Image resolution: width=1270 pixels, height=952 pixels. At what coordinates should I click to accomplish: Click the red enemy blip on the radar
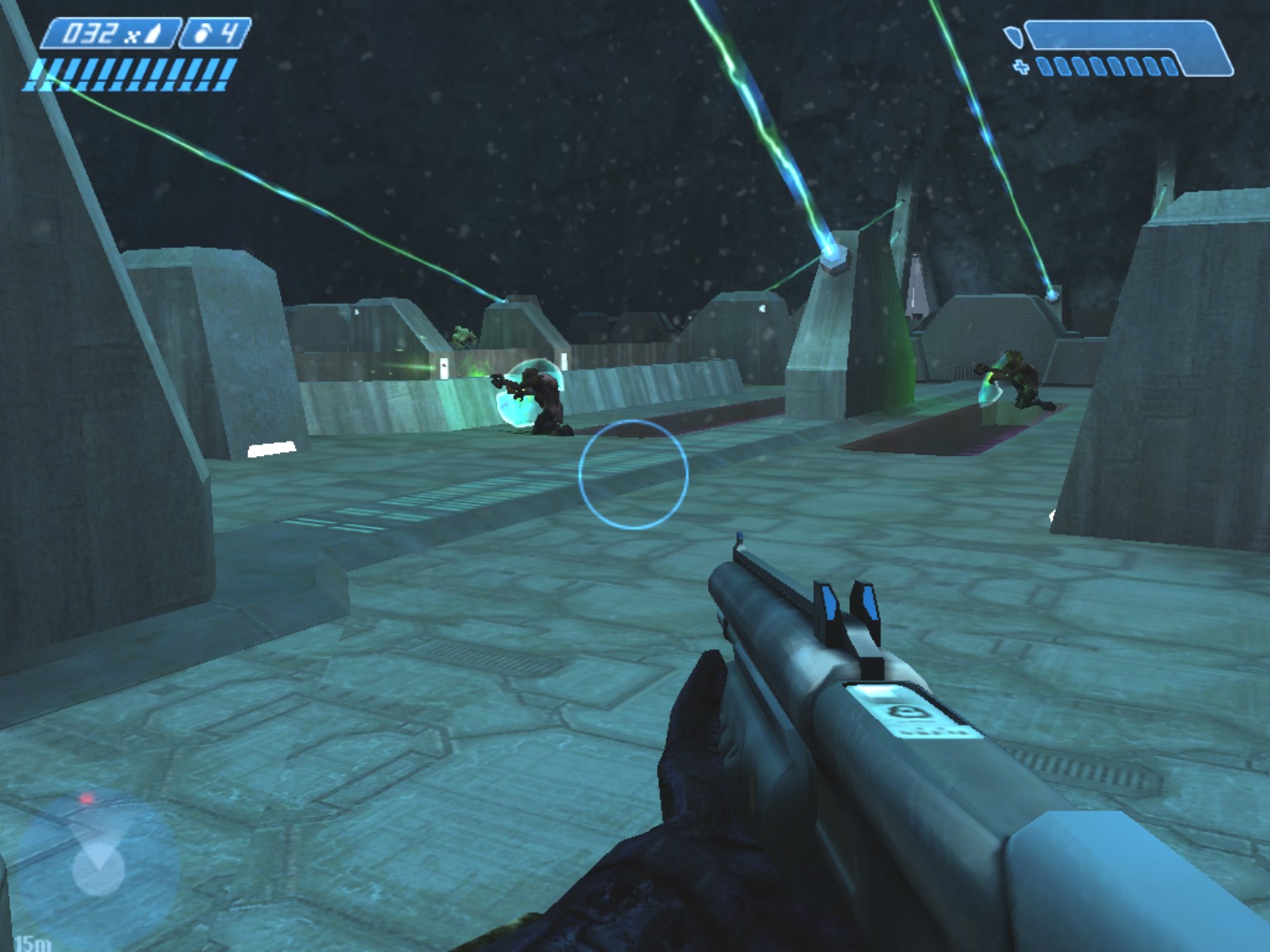click(x=86, y=799)
